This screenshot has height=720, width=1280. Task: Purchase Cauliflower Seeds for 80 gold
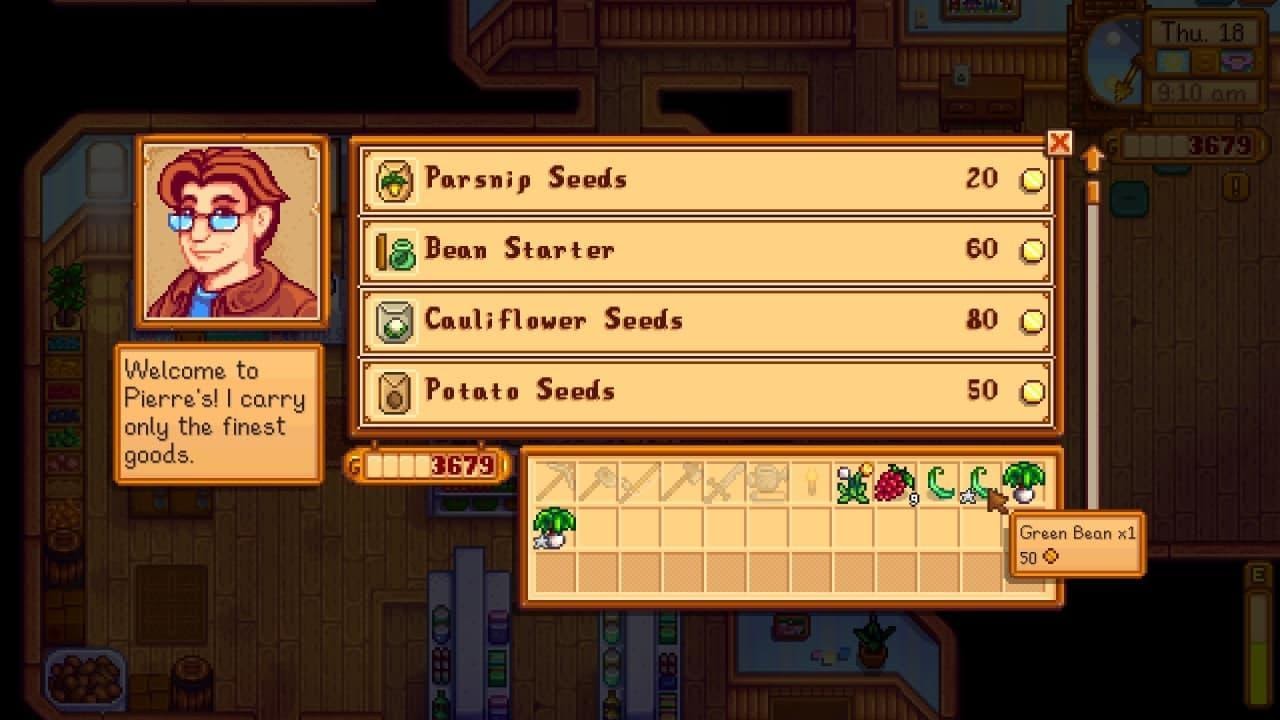pos(700,320)
